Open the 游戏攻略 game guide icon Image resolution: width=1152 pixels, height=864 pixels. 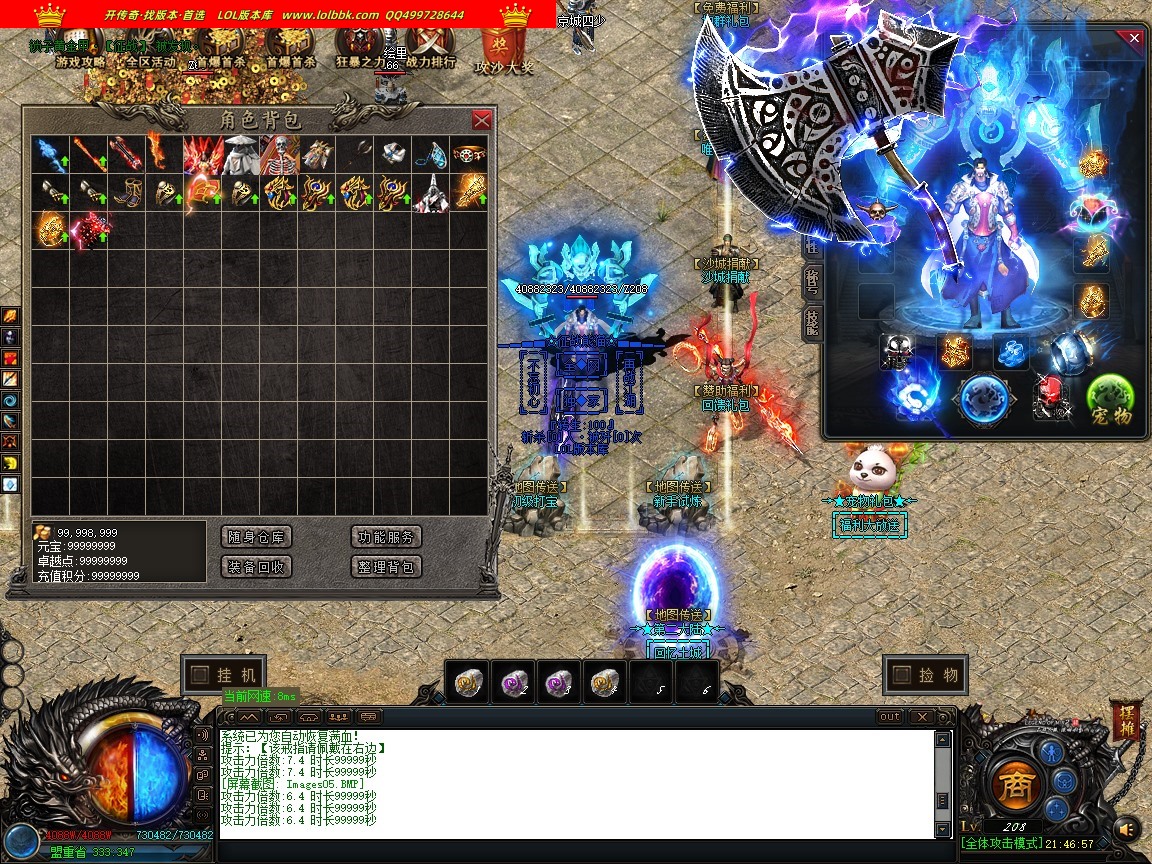click(x=80, y=48)
